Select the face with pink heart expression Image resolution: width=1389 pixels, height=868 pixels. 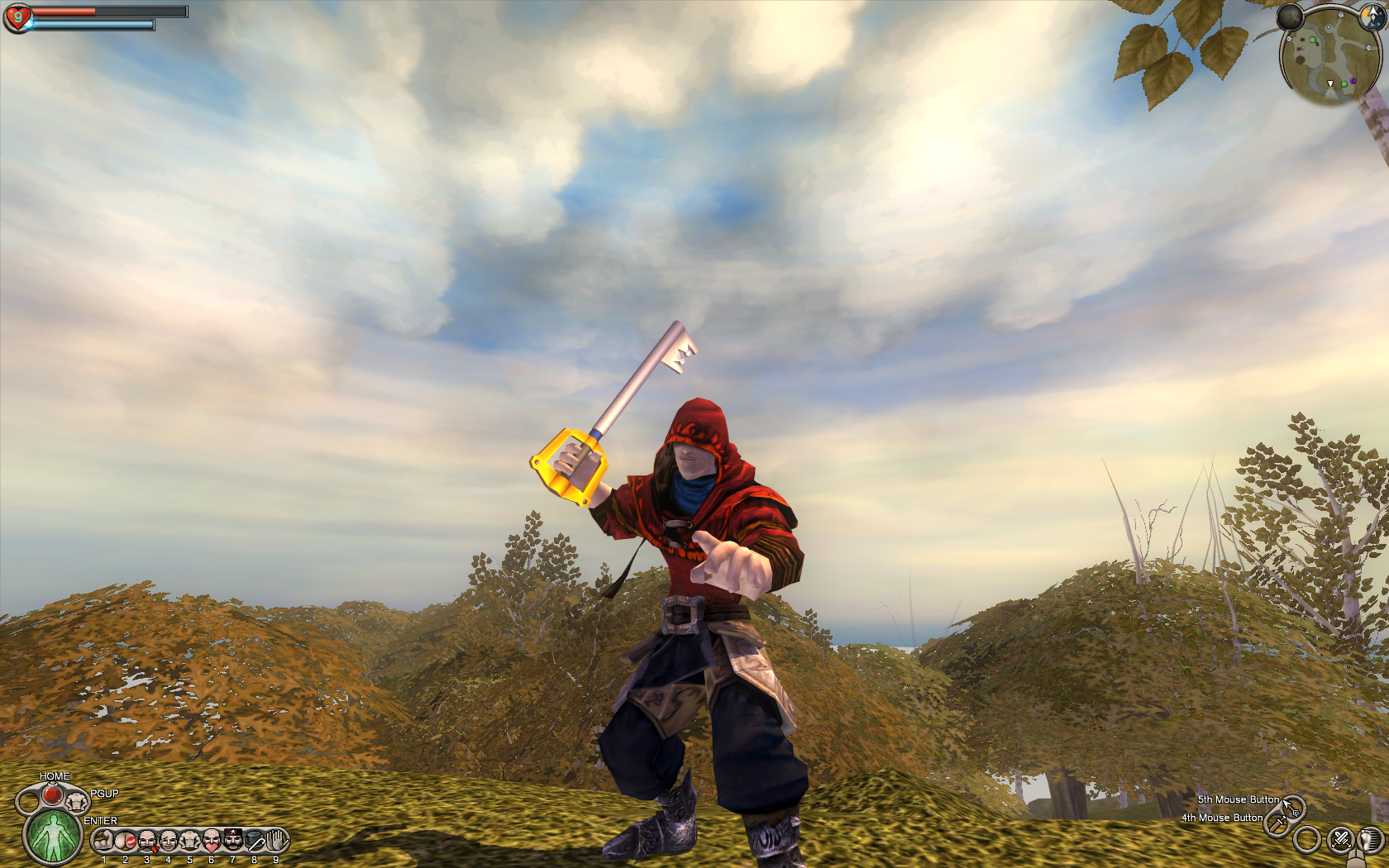click(x=212, y=842)
